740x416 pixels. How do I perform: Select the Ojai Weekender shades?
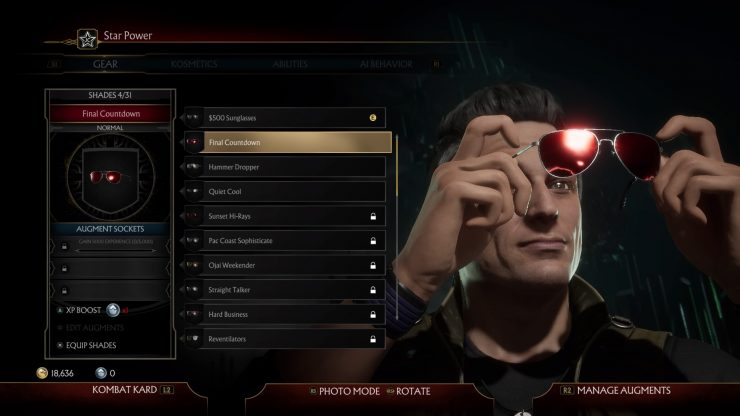[x=295, y=265]
